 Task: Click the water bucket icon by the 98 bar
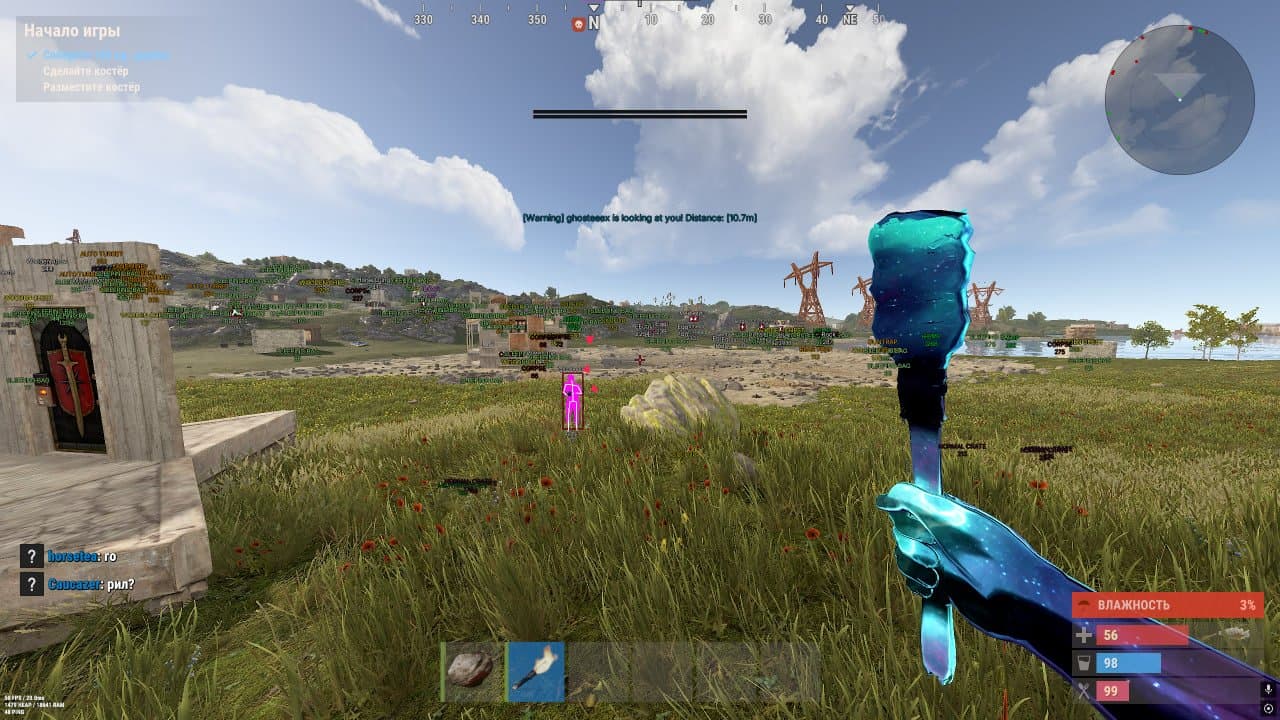[x=1083, y=662]
